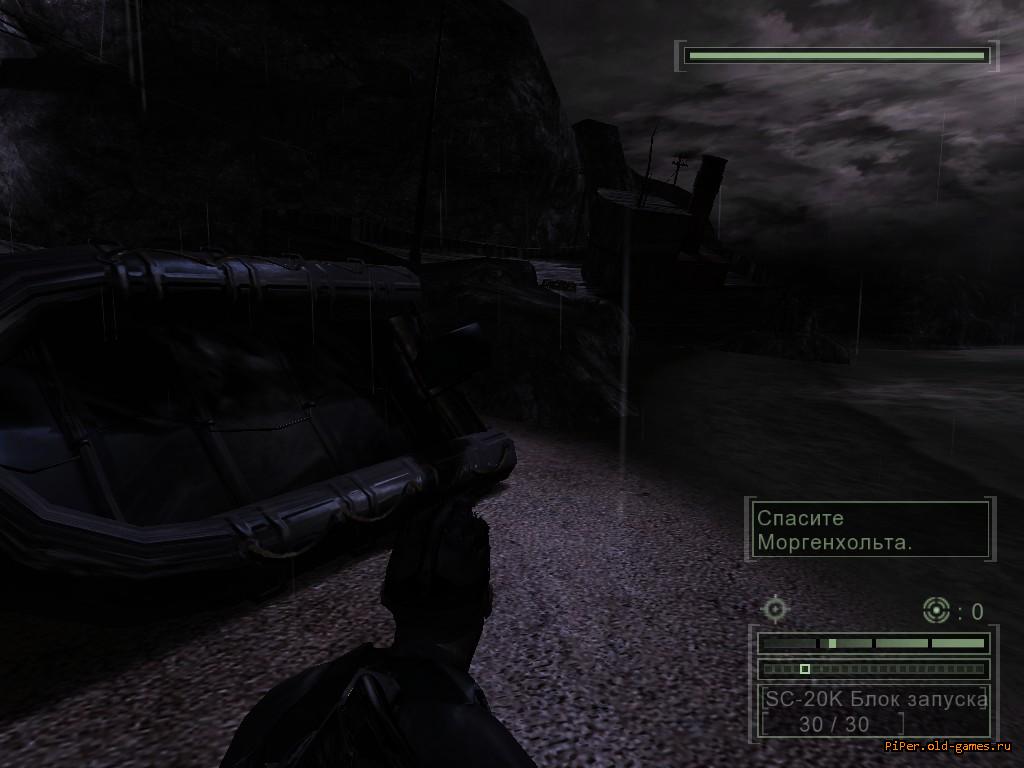This screenshot has height=768, width=1024.
Task: Select the SC-20K weapon panel
Action: pos(873,711)
